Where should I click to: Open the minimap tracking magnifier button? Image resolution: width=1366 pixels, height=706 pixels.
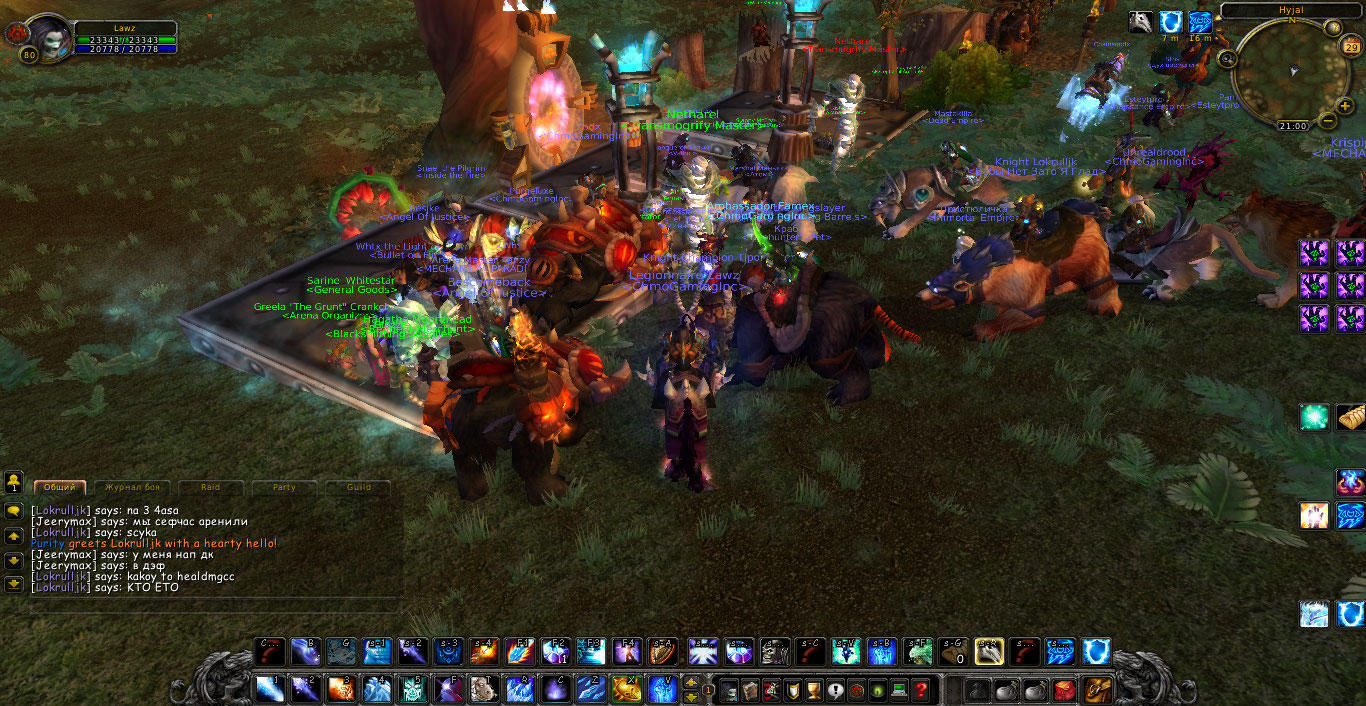click(x=1227, y=59)
